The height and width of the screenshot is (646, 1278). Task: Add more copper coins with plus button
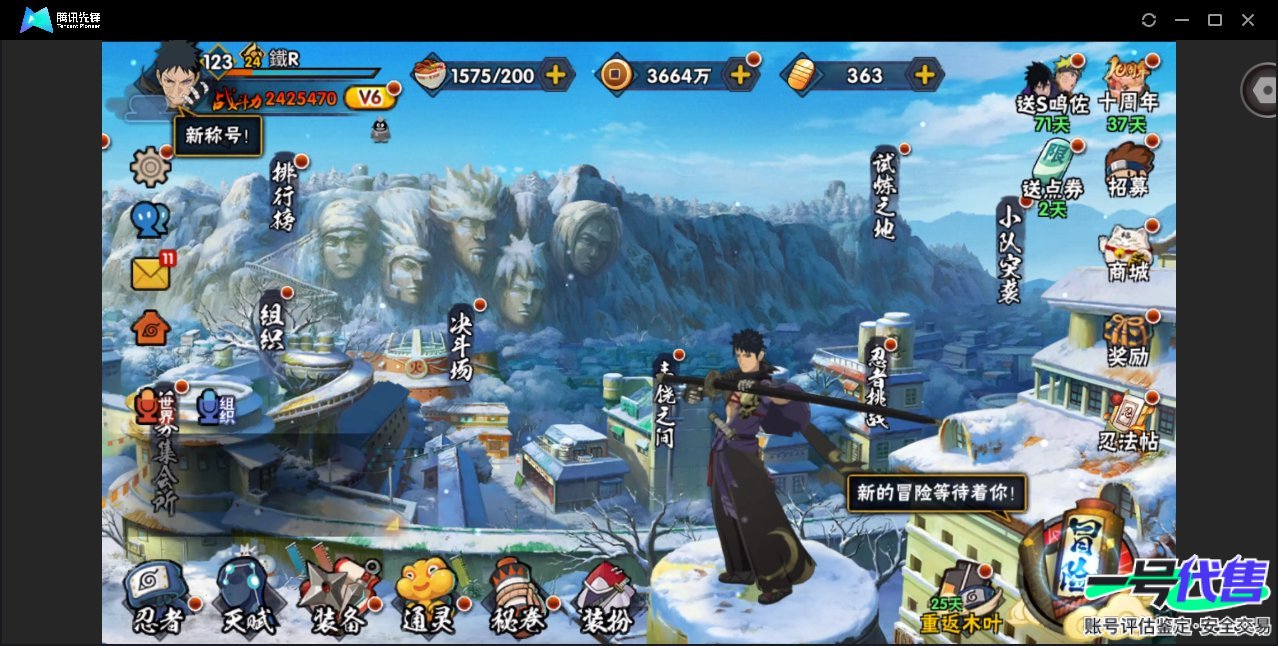(x=740, y=75)
